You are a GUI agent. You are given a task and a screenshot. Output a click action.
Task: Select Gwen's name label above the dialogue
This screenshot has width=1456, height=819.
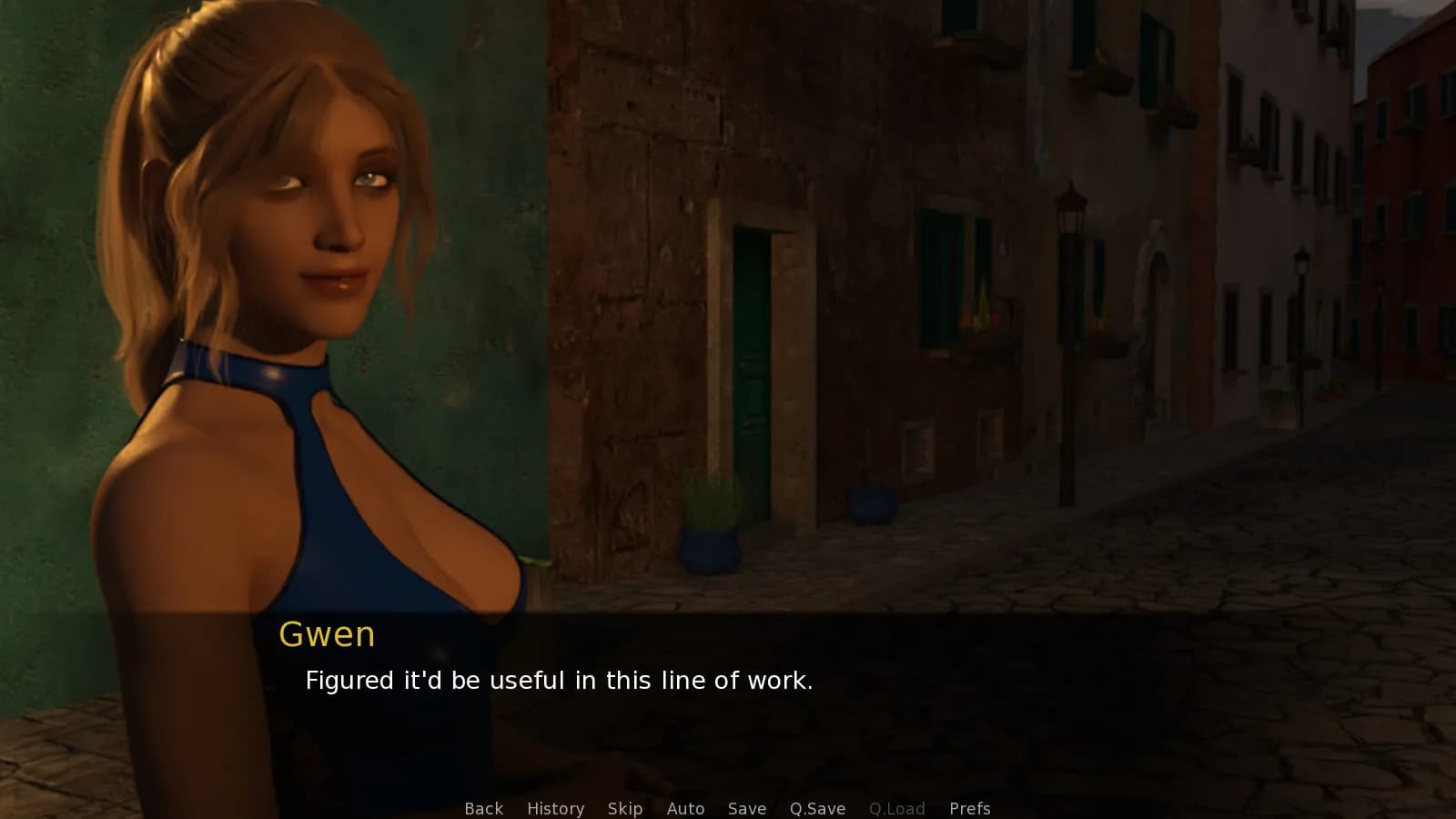329,634
